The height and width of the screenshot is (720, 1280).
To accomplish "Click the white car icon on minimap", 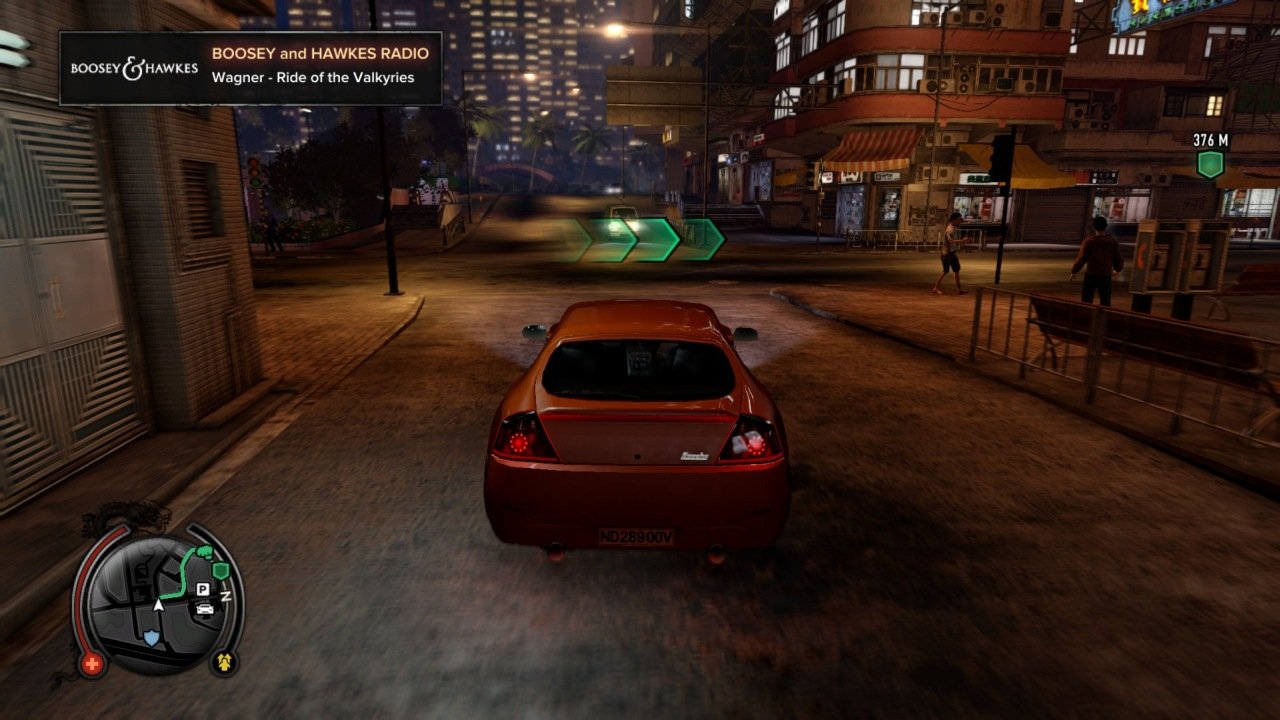I will click(x=204, y=608).
